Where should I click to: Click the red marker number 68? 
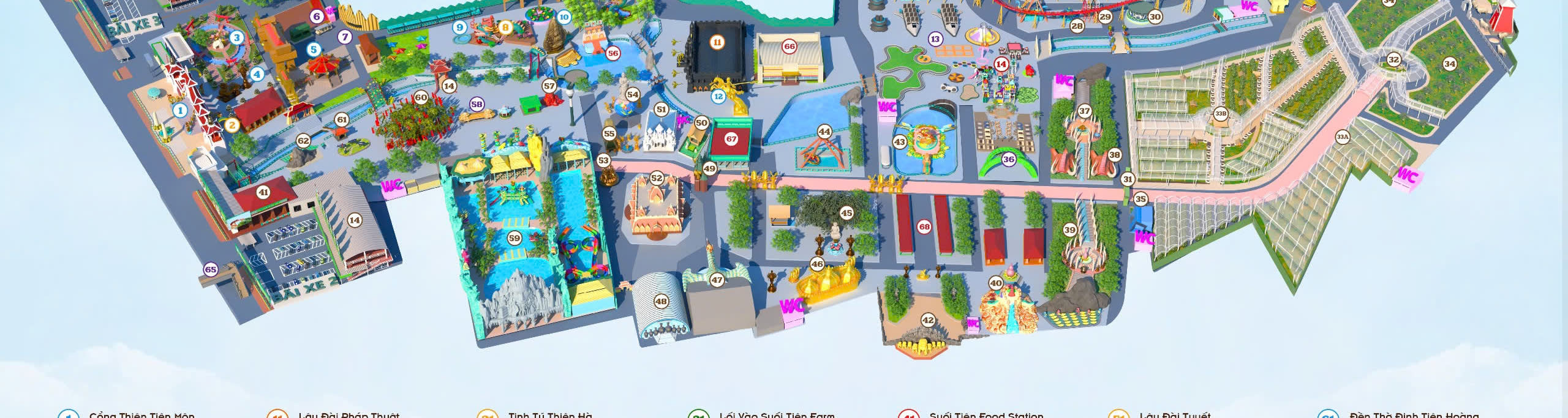coord(924,226)
